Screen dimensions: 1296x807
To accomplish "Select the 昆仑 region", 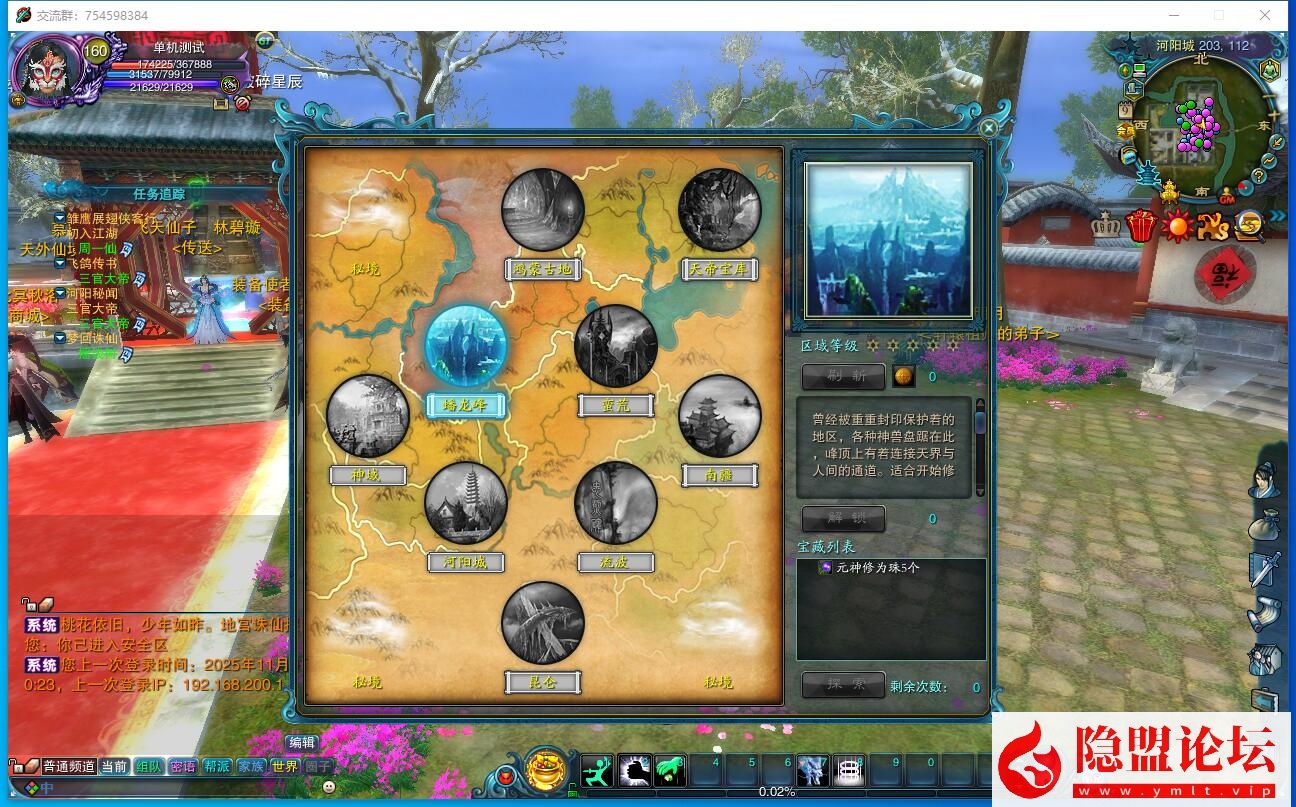I will click(543, 623).
